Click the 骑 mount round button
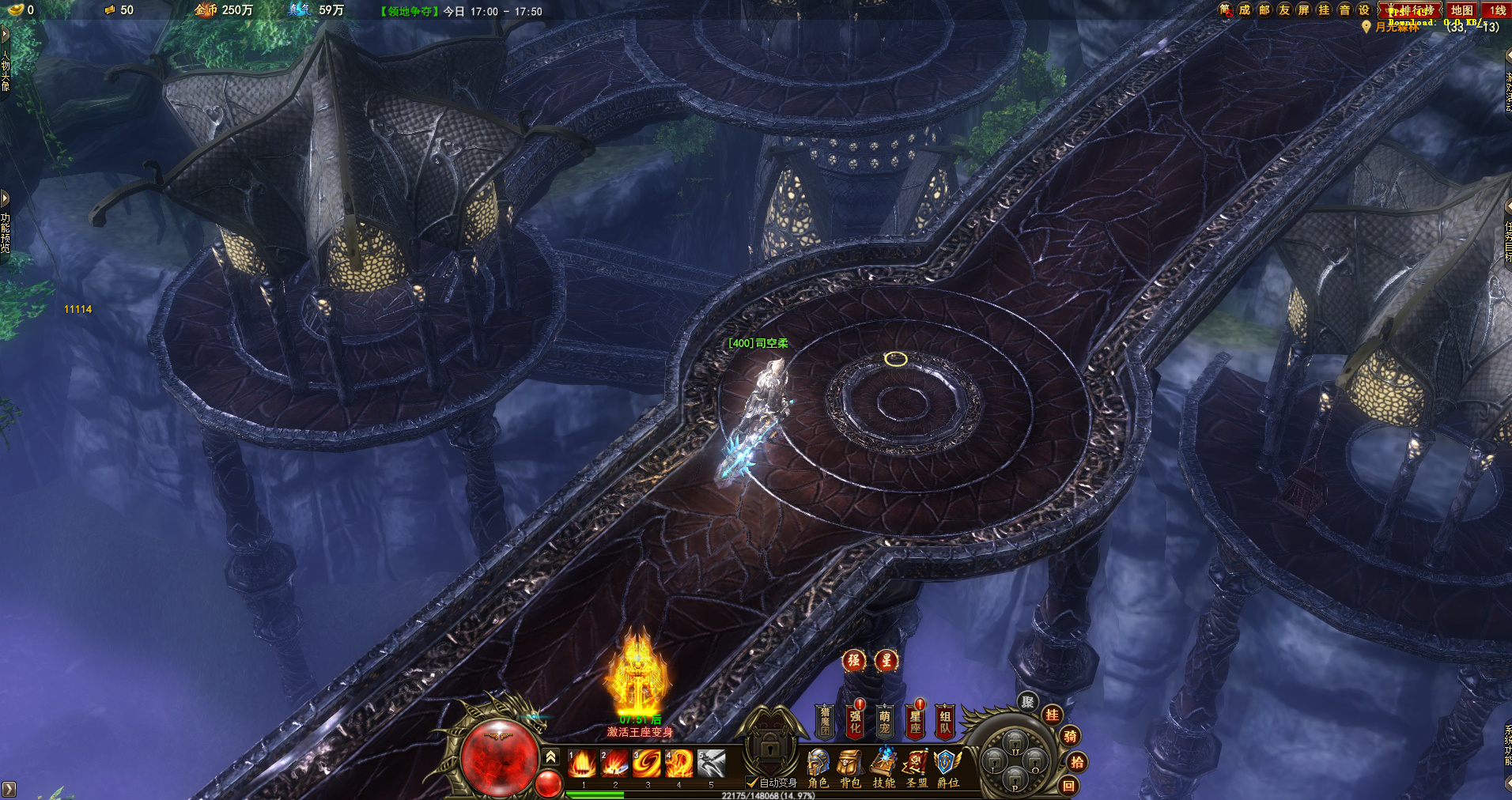Screen dimensions: 1512x800 point(1070,736)
